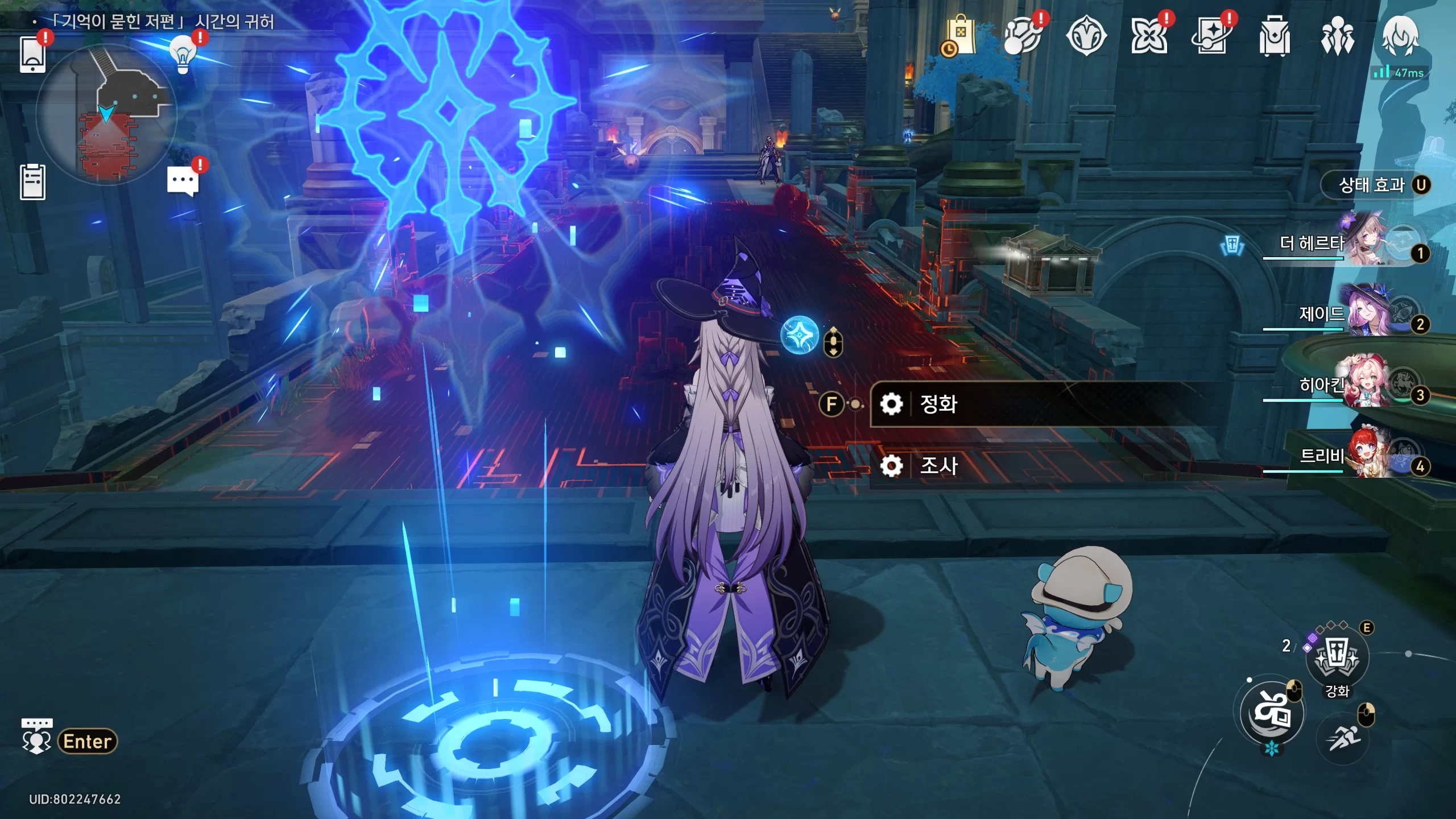This screenshot has height=819, width=1456.
Task: Open the phone menu icon
Action: click(32, 55)
